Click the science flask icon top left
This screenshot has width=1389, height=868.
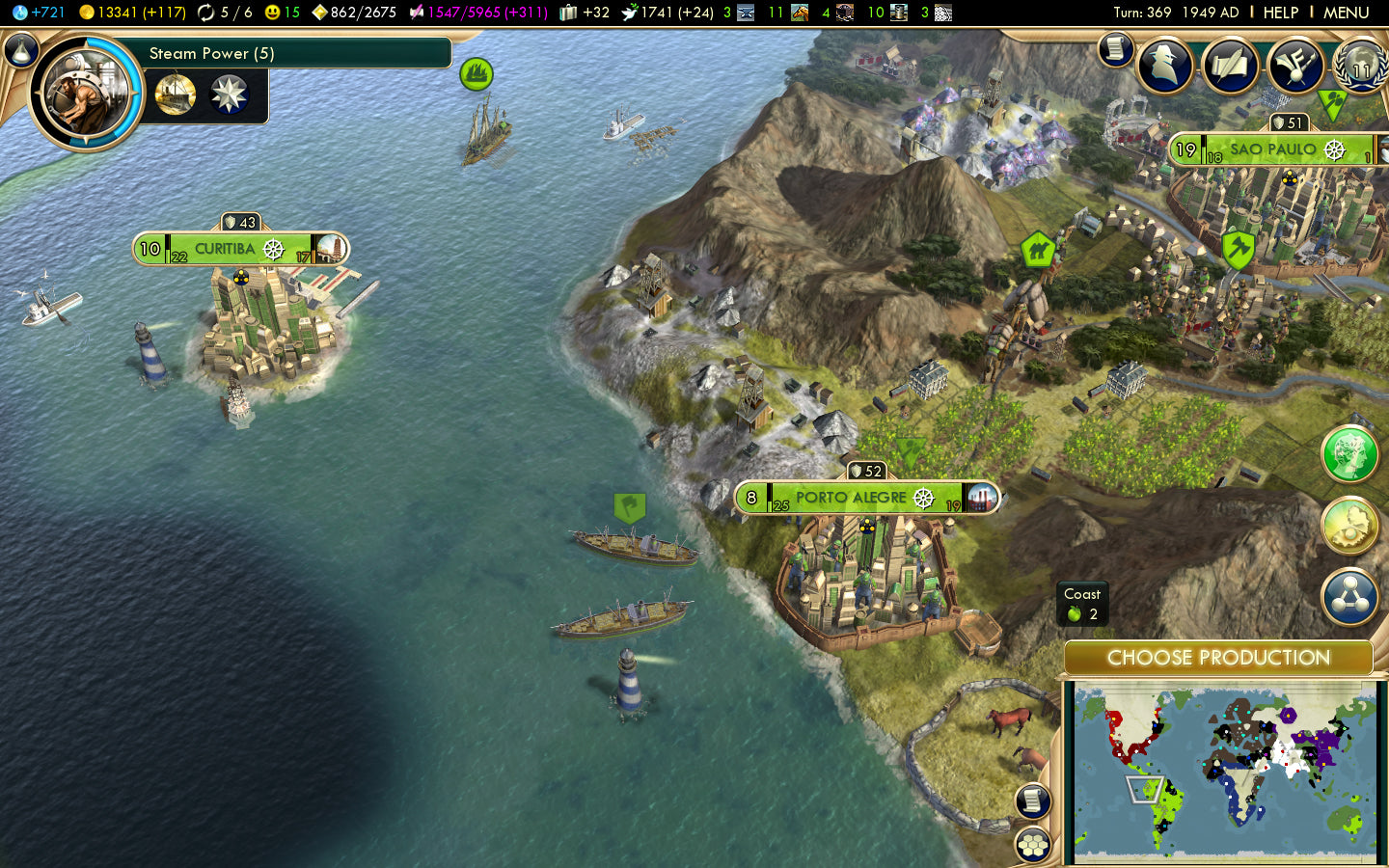pyautogui.click(x=19, y=13)
